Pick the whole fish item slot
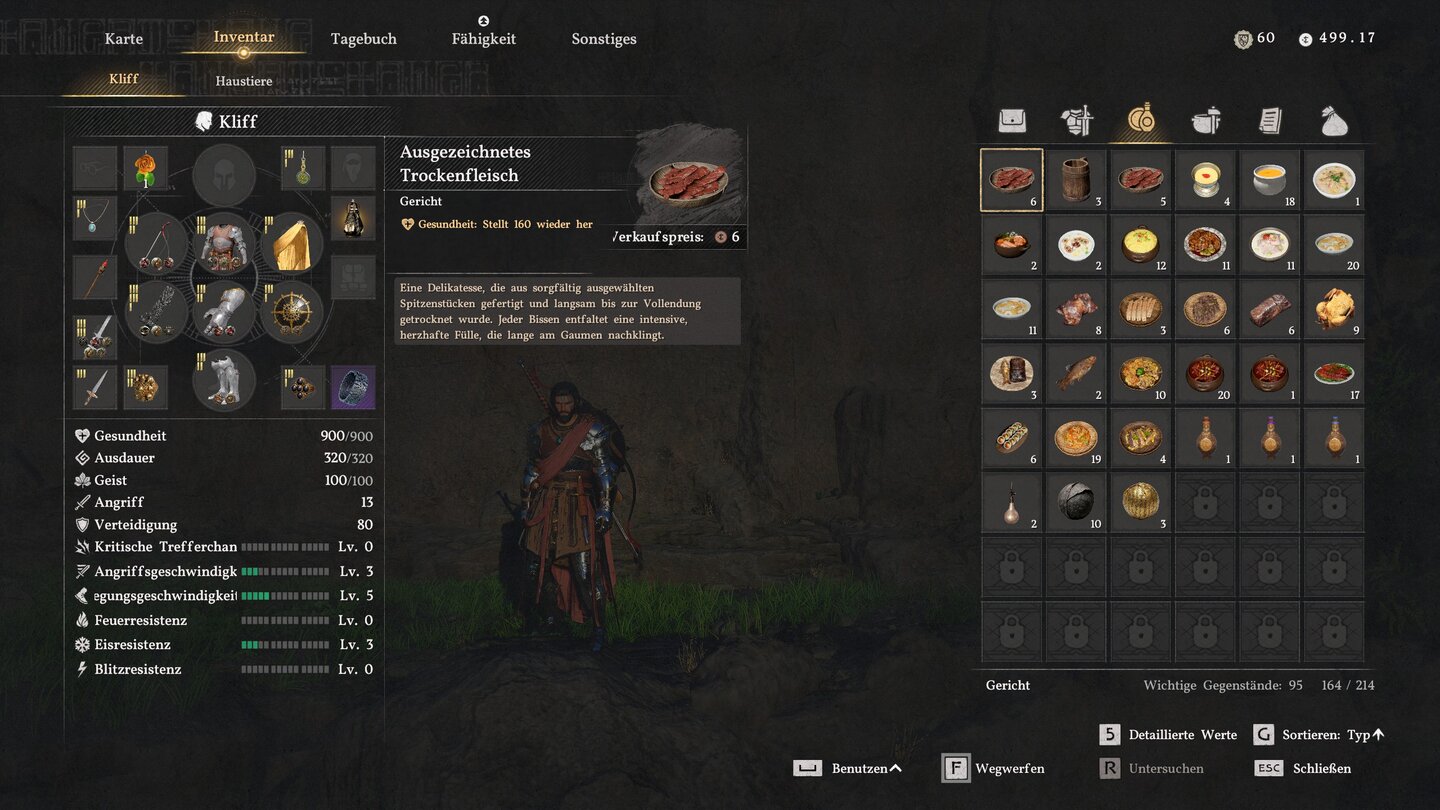The image size is (1440, 810). point(1076,374)
